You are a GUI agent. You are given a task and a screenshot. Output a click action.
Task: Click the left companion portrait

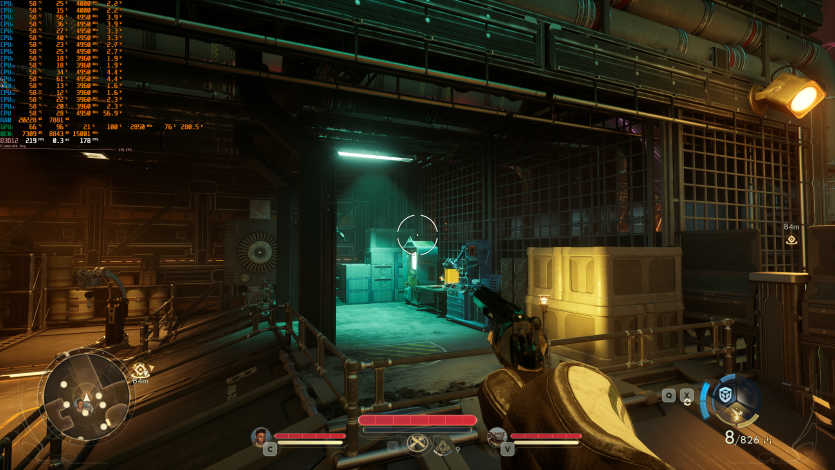[261, 436]
